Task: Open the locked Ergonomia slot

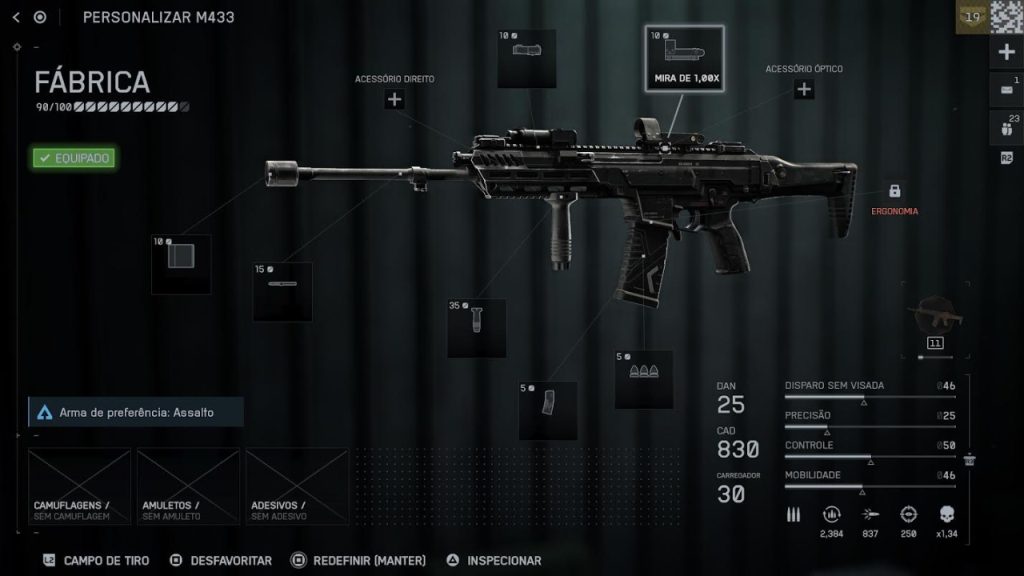Action: [x=894, y=191]
